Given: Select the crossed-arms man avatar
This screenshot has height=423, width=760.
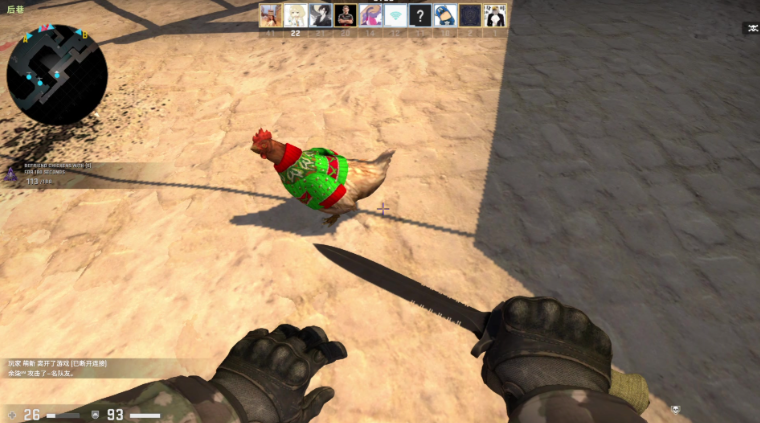Looking at the screenshot, I should [346, 15].
